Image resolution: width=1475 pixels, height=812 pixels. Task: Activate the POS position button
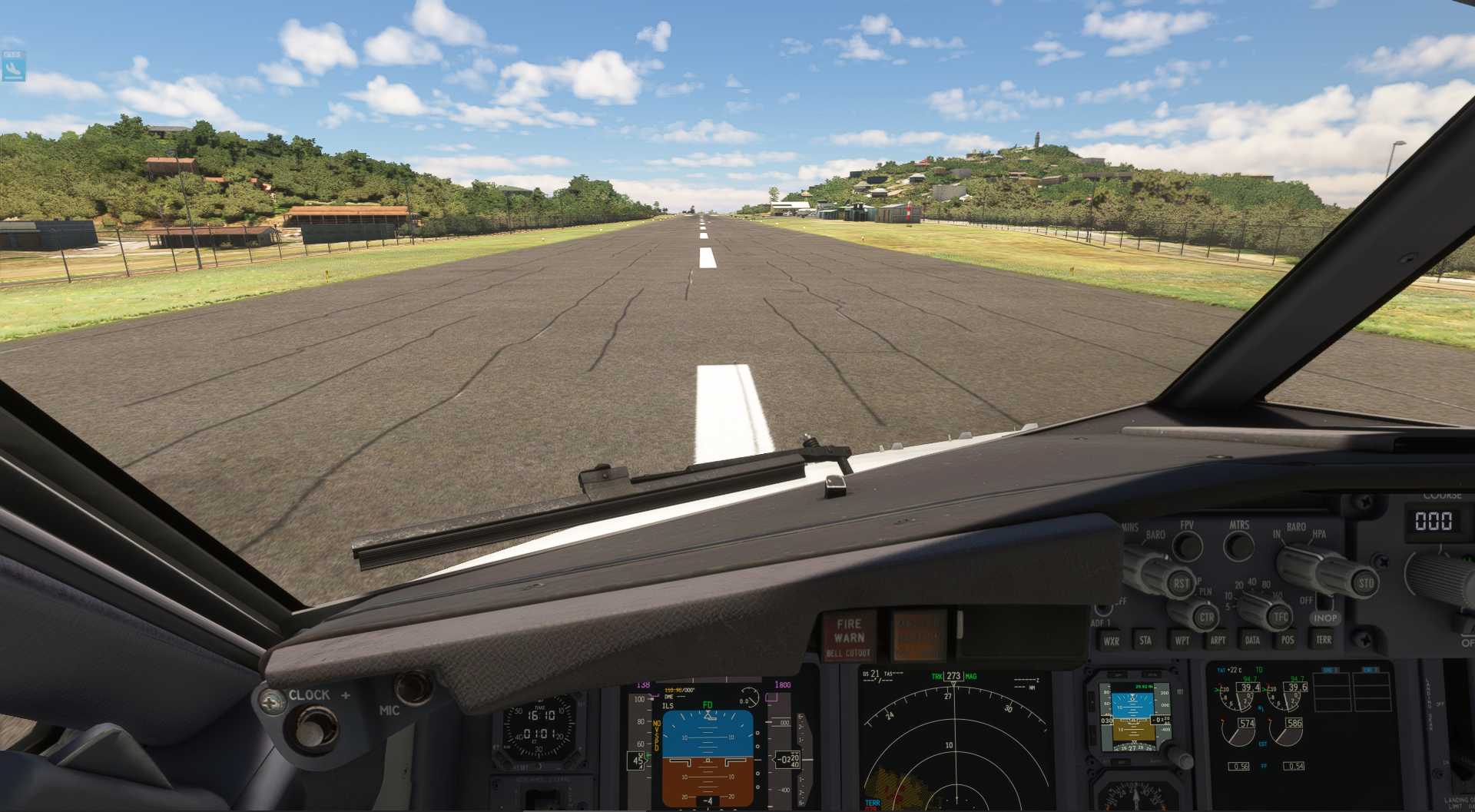pos(1288,640)
